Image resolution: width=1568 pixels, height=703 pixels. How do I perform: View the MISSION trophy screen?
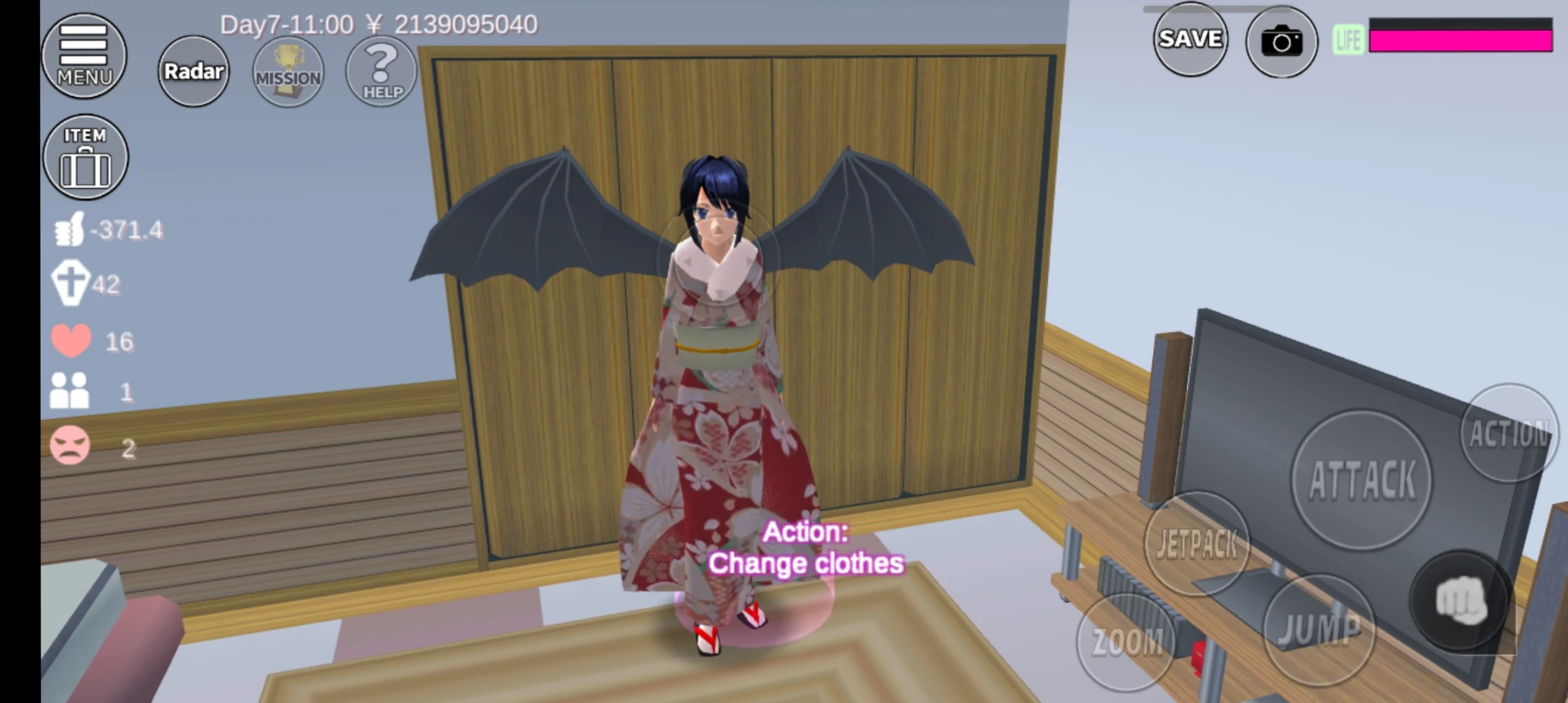point(287,72)
